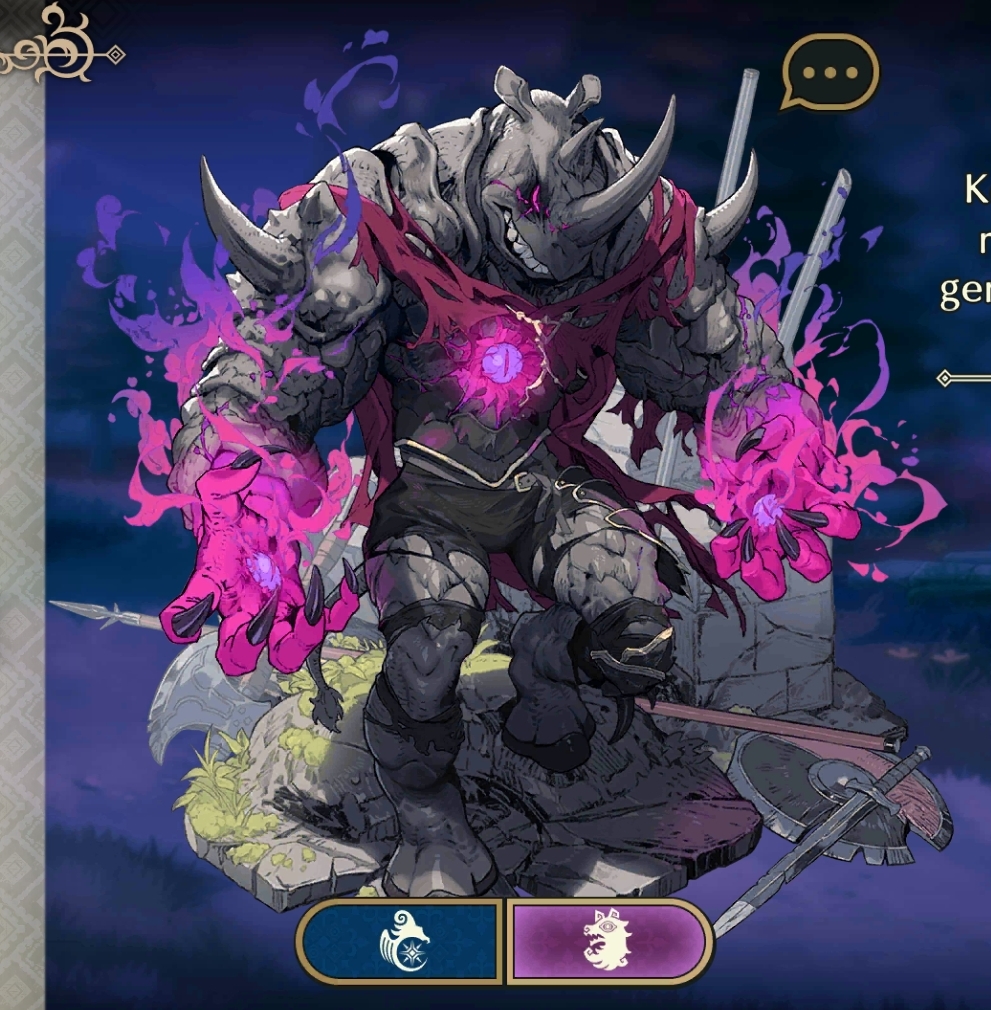
Task: Open the speech bubble dialogue button
Action: point(829,72)
